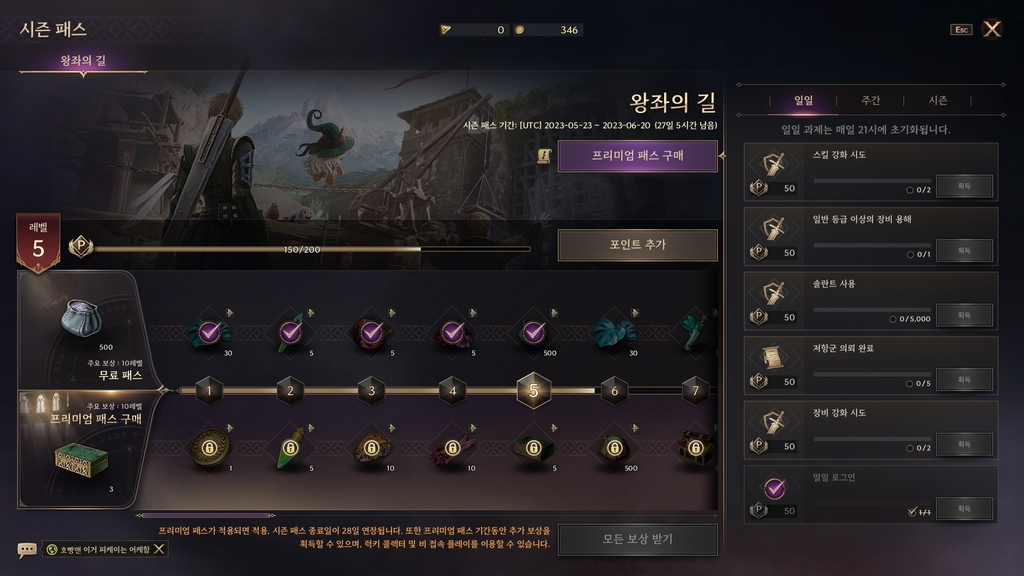Claim the 스킬 강화 시도 task reward
Image resolution: width=1024 pixels, height=576 pixels.
[x=964, y=186]
